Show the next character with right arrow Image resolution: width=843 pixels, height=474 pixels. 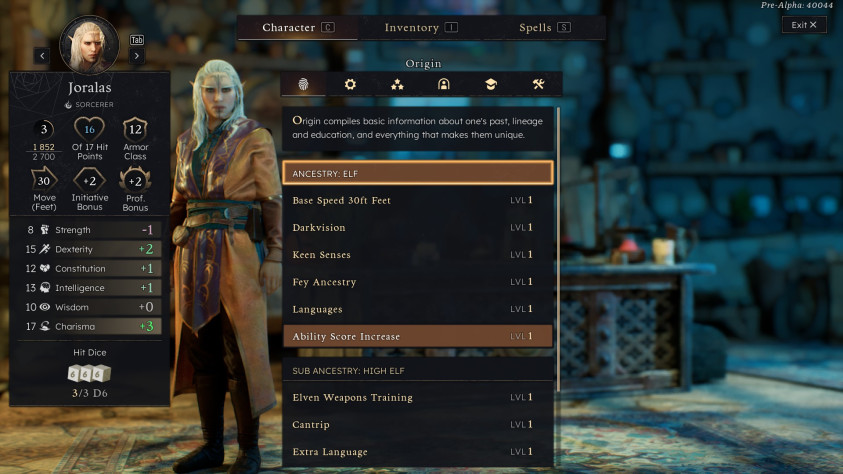click(x=137, y=56)
